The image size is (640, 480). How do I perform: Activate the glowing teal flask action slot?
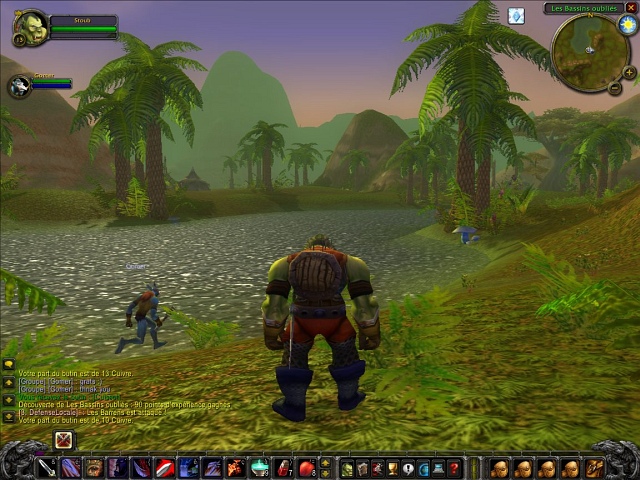pos(259,467)
